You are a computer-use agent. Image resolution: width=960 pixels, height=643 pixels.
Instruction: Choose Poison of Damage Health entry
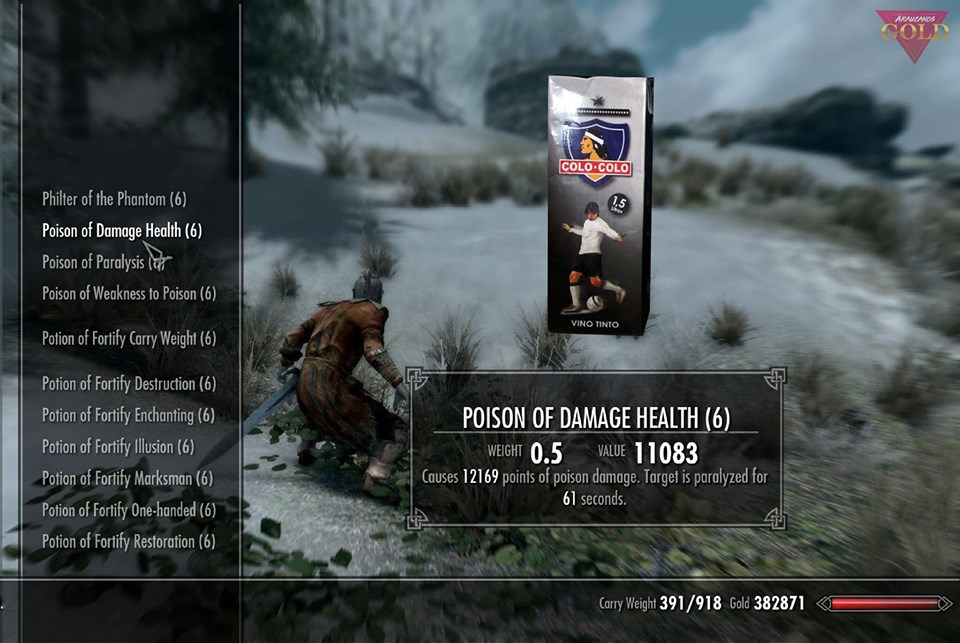(x=122, y=231)
